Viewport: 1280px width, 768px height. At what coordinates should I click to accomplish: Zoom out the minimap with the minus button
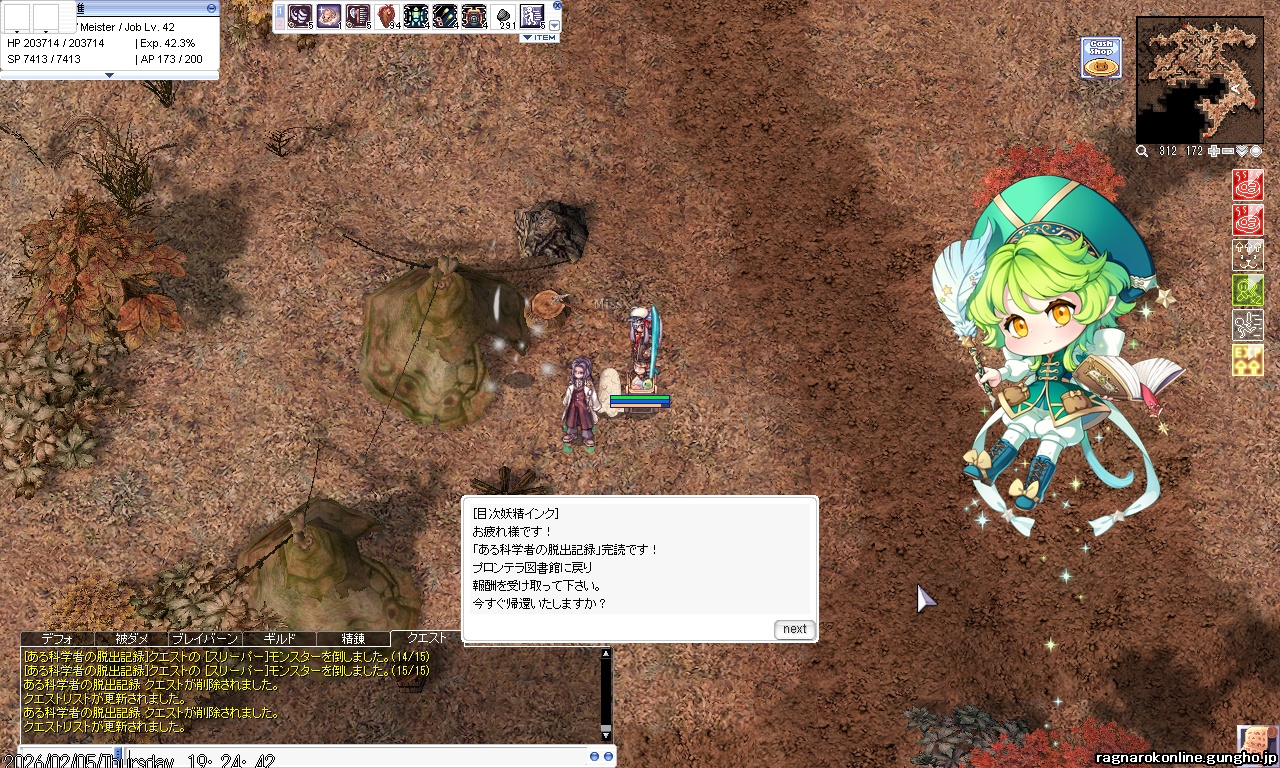coord(1228,151)
